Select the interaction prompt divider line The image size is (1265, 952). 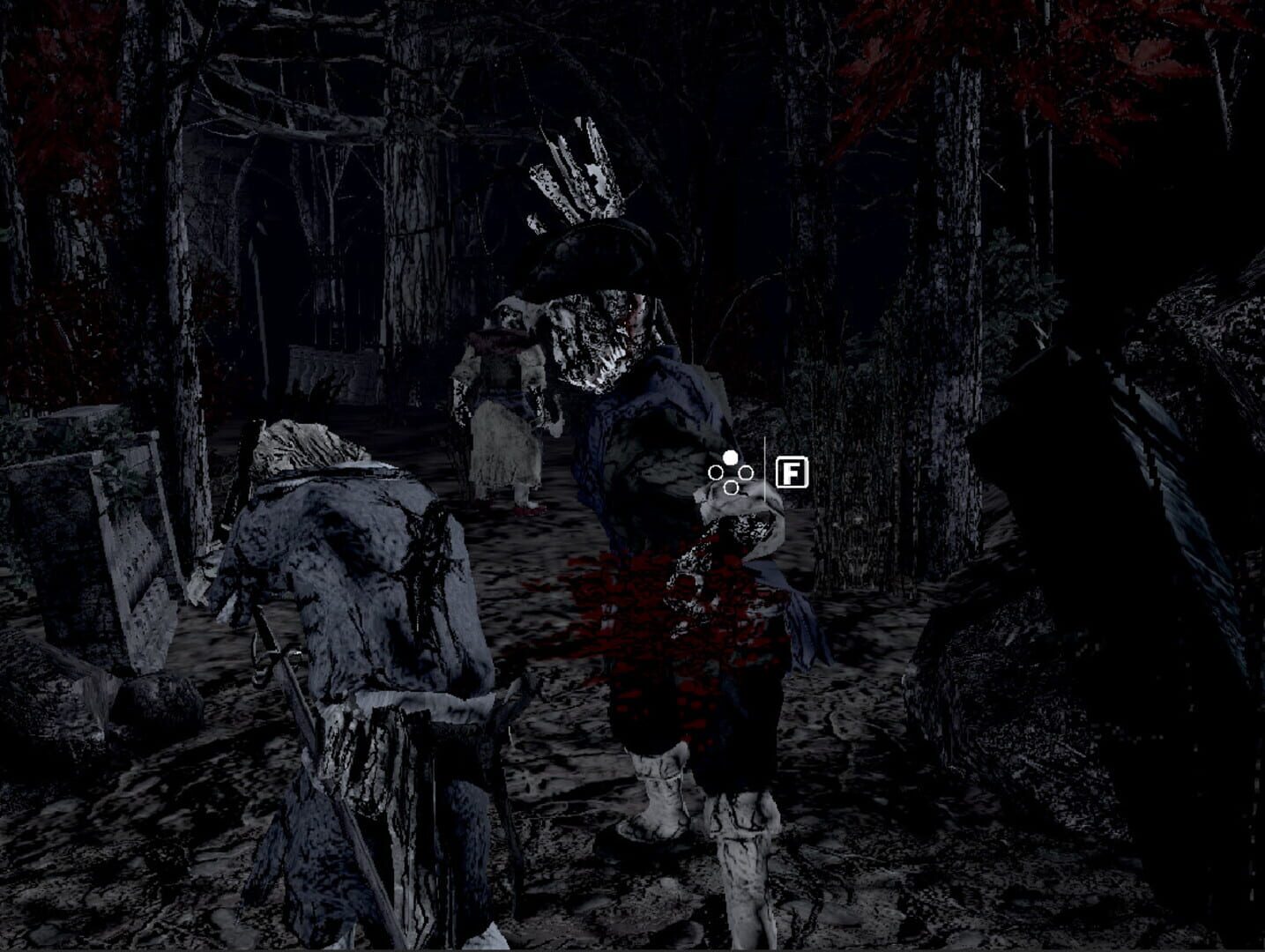click(x=765, y=467)
